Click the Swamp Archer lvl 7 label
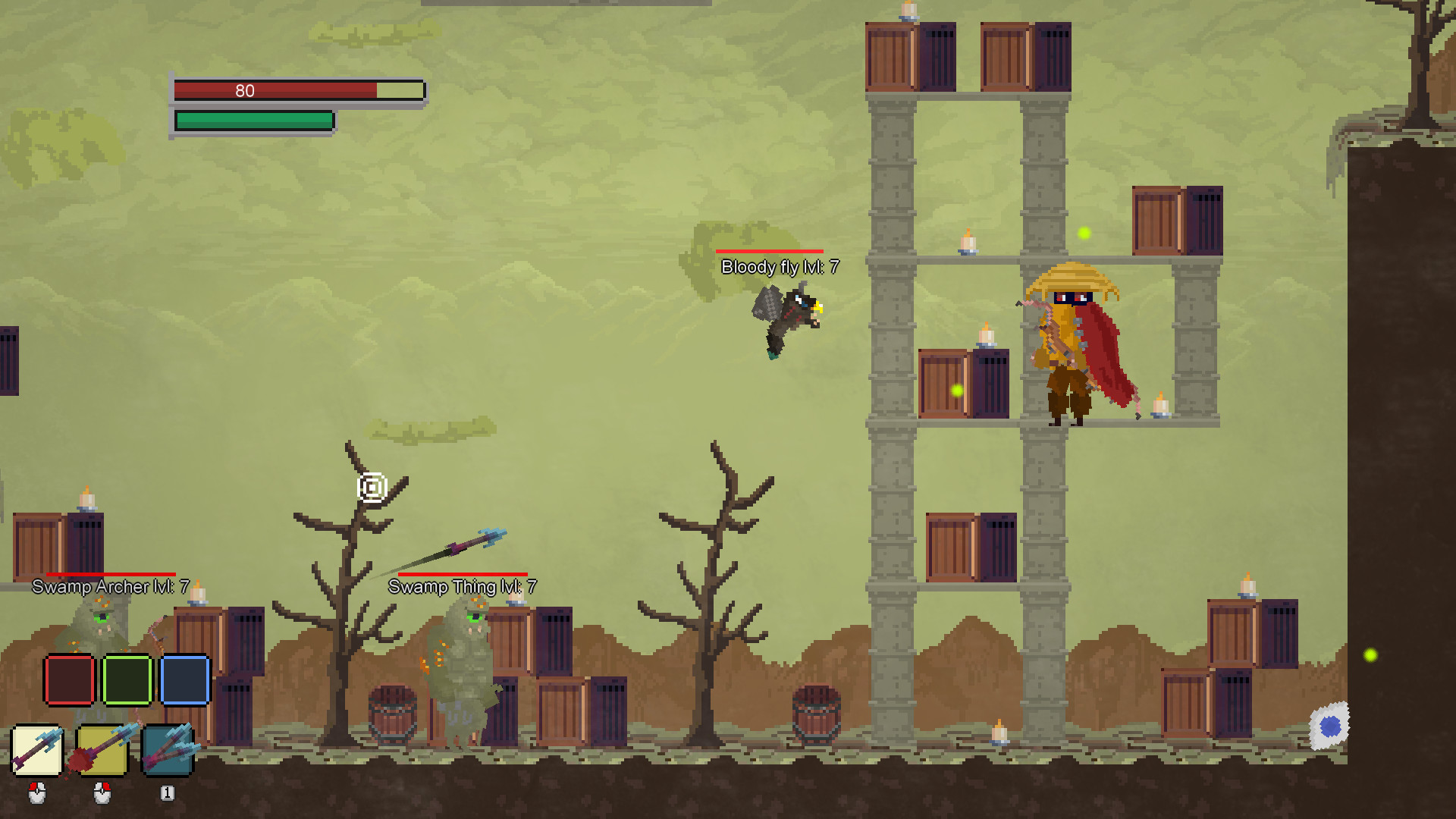 (107, 586)
